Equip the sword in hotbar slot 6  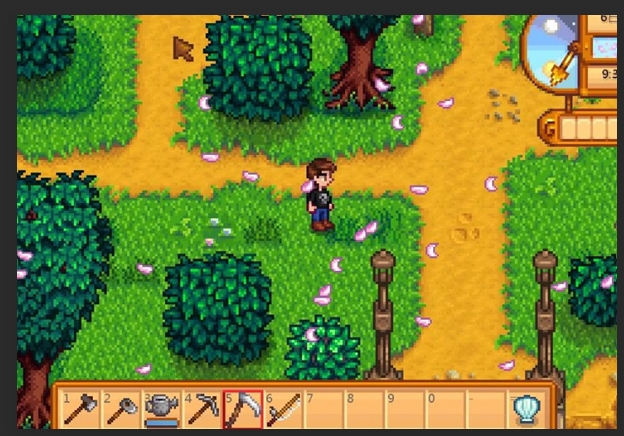click(283, 409)
